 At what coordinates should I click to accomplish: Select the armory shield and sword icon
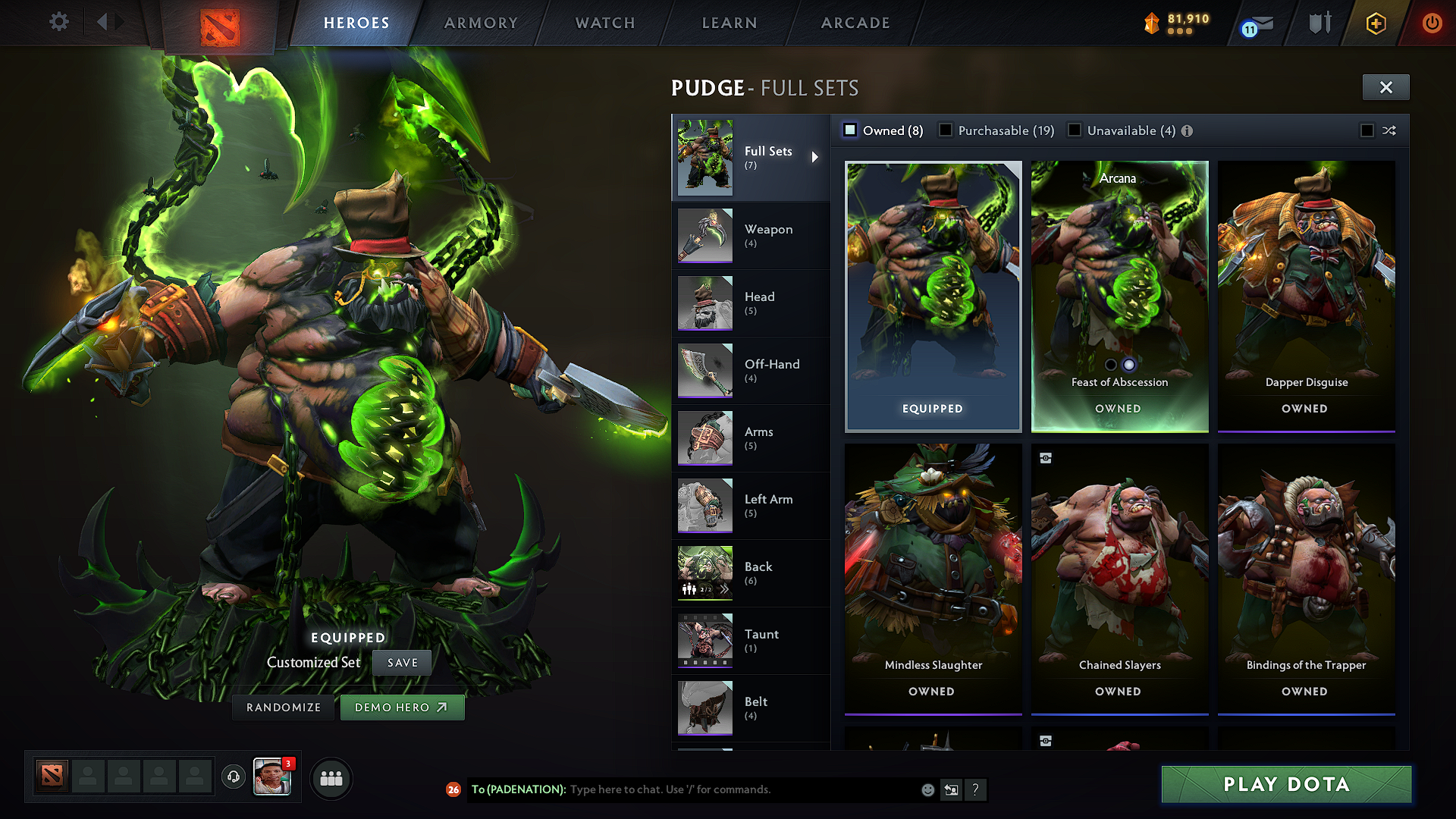(x=1319, y=23)
